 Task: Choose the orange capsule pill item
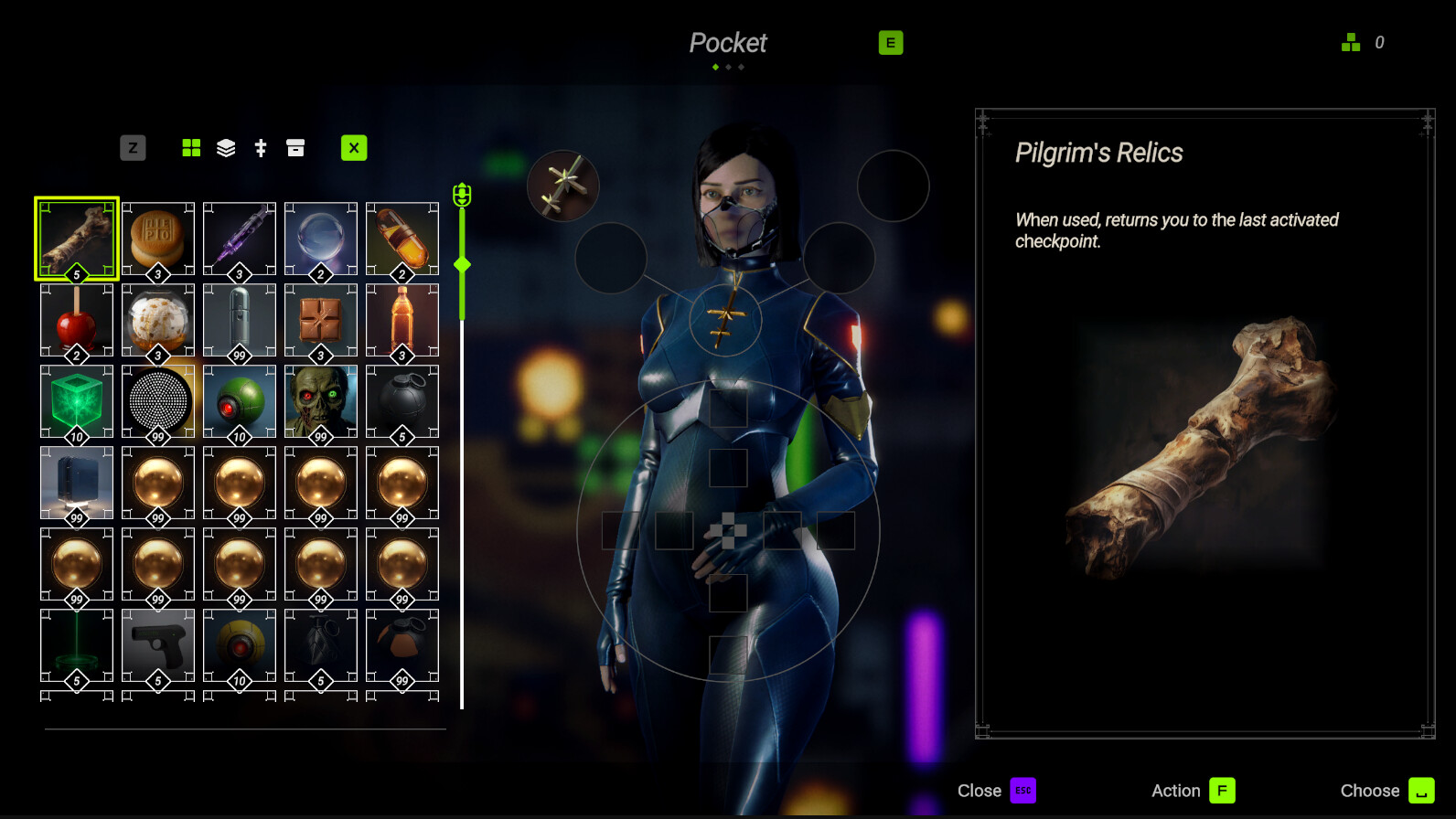coord(402,239)
